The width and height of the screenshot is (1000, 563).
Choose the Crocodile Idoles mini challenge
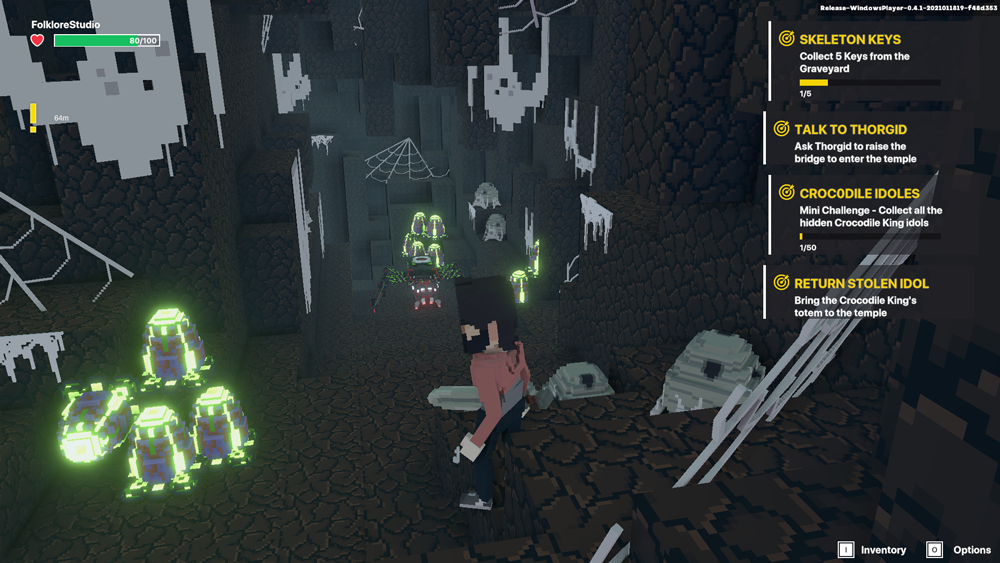(858, 193)
